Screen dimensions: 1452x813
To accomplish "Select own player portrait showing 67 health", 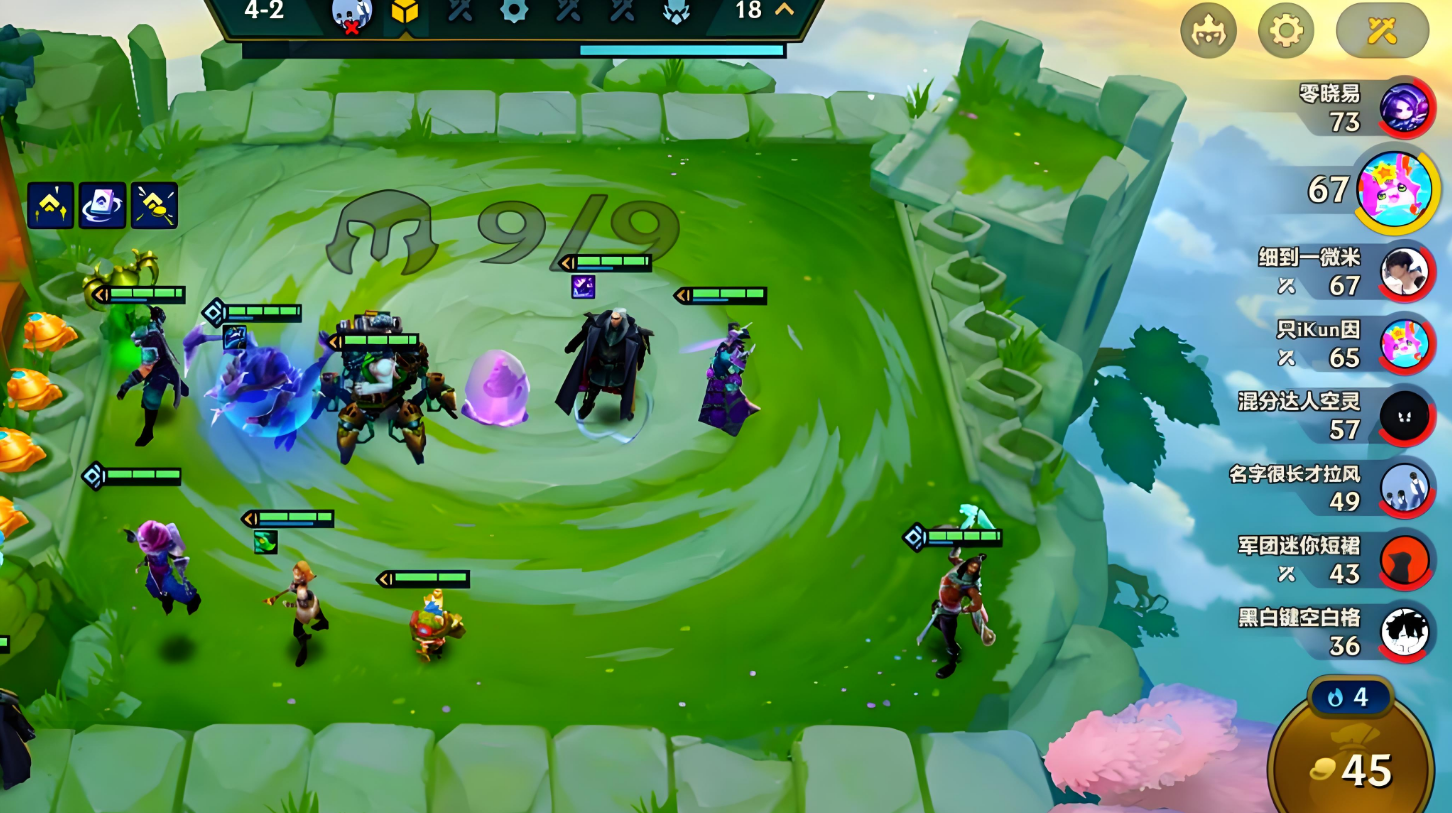I will click(x=1398, y=190).
